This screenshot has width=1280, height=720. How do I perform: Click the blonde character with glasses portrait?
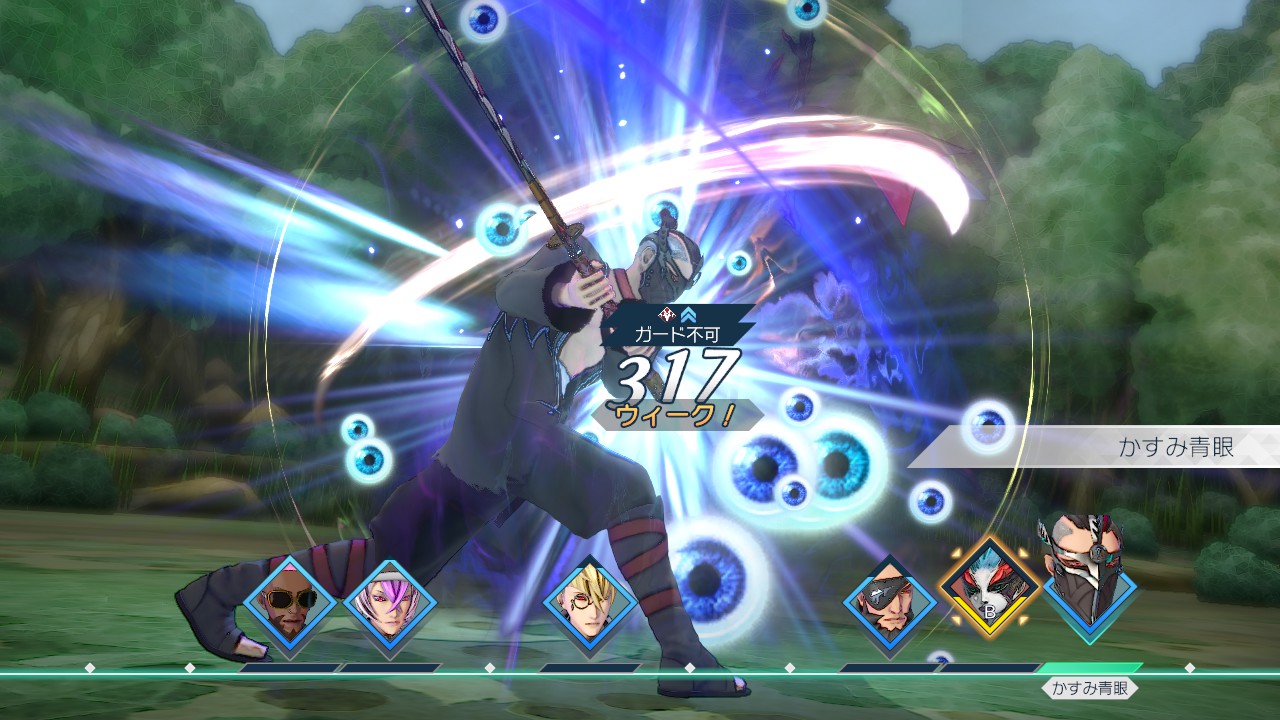pyautogui.click(x=589, y=603)
